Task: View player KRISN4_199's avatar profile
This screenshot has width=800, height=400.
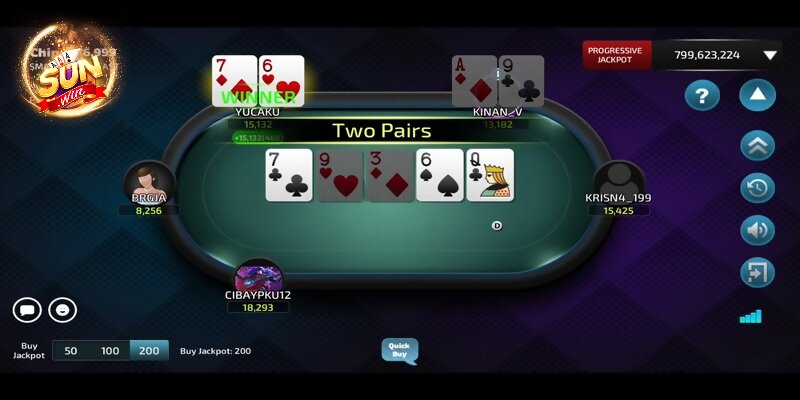Action: click(x=619, y=180)
